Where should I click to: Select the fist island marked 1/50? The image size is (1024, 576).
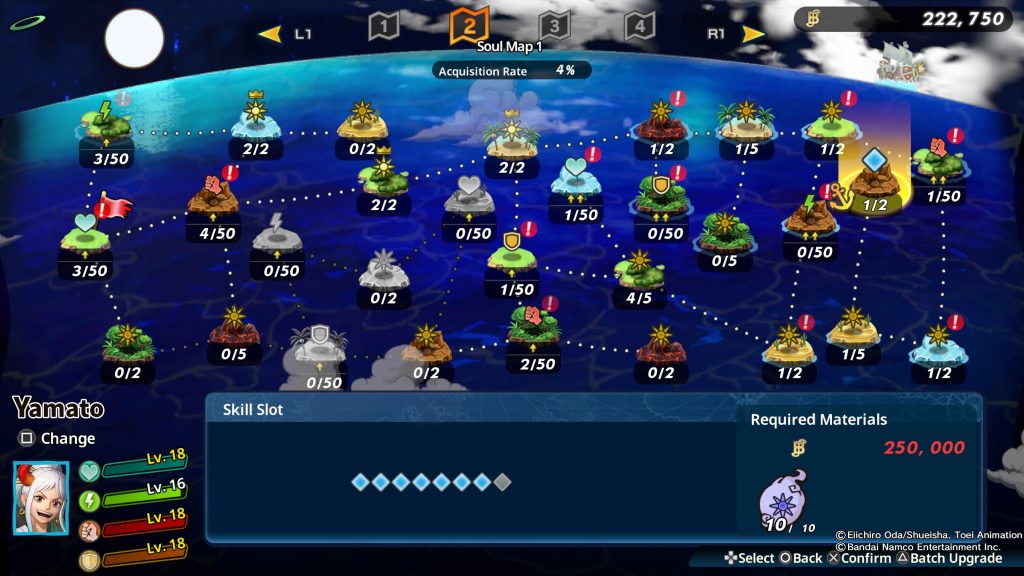[x=938, y=160]
